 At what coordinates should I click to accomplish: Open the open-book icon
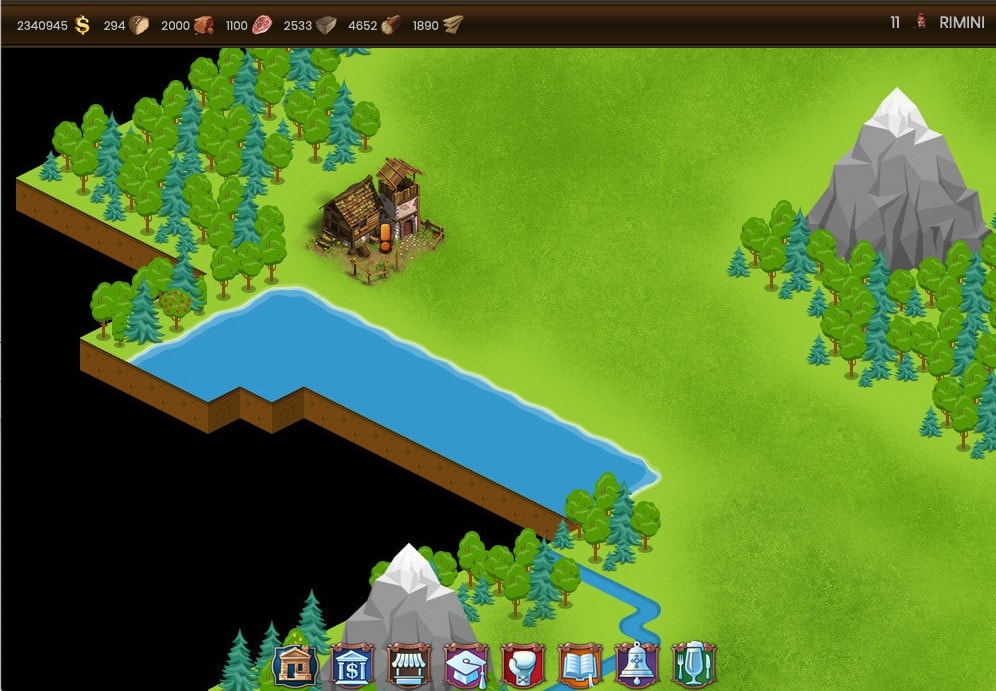tap(579, 664)
